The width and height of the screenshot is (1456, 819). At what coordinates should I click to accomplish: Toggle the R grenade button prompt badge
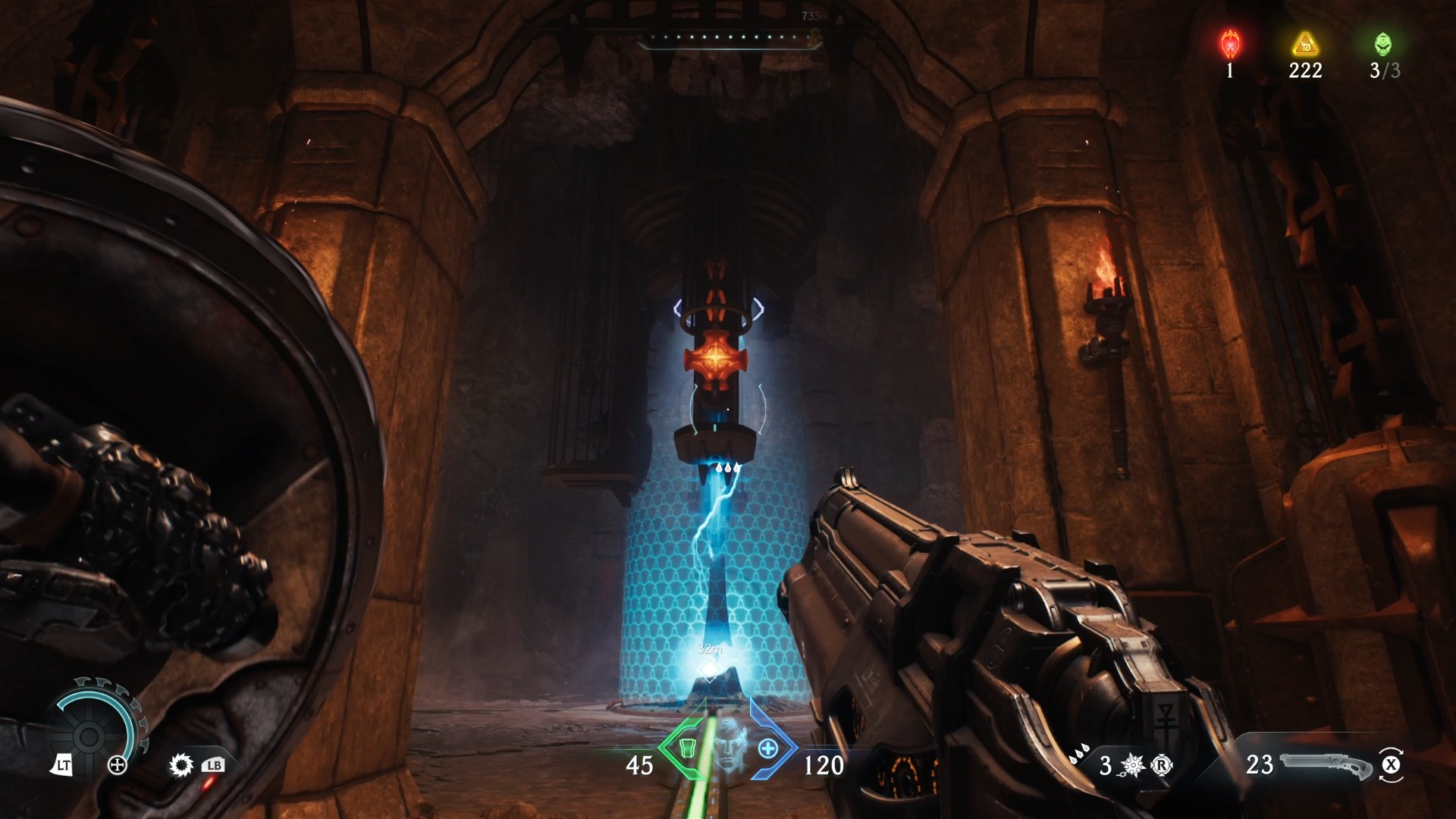click(x=1161, y=766)
